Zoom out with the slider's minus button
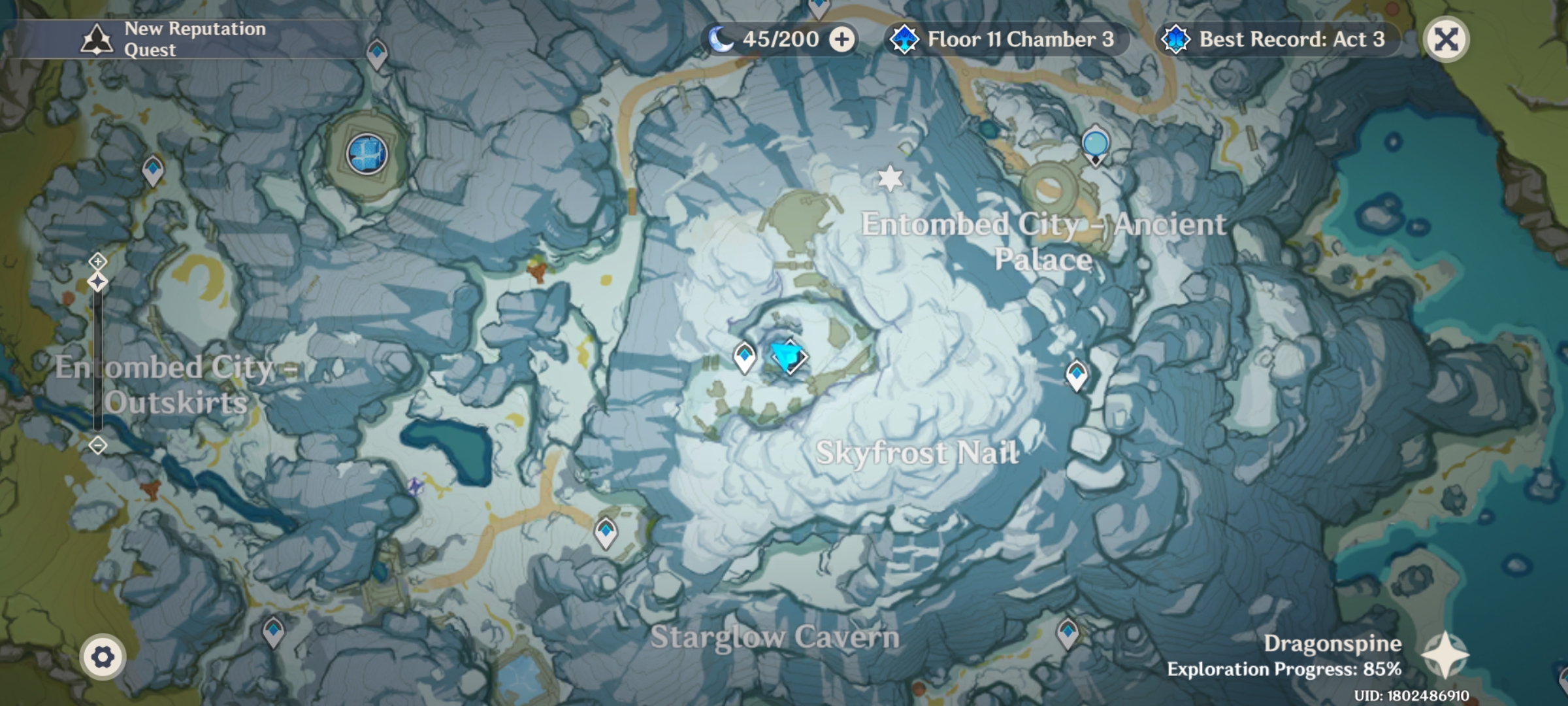 [98, 446]
